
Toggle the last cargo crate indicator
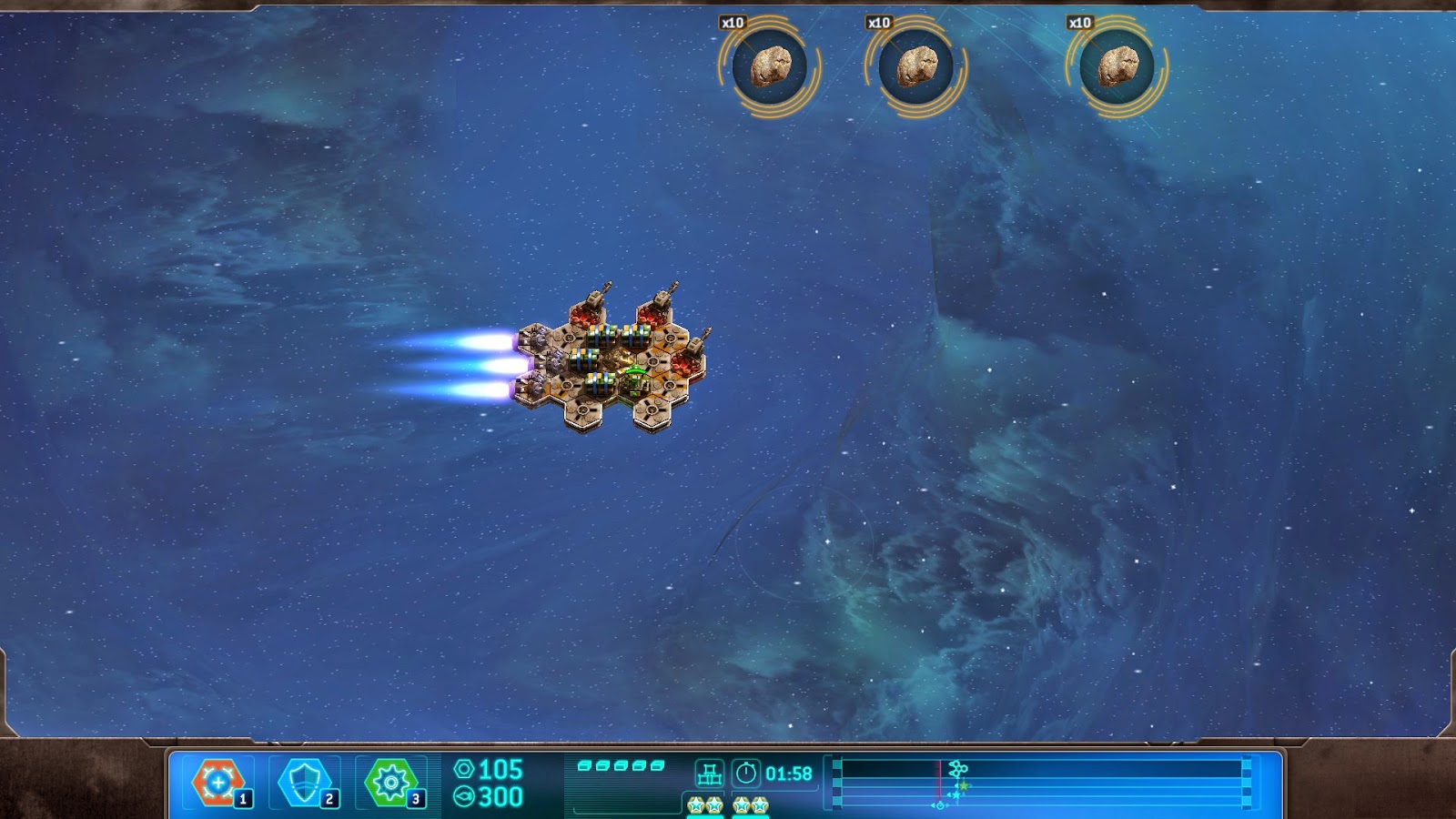(657, 766)
